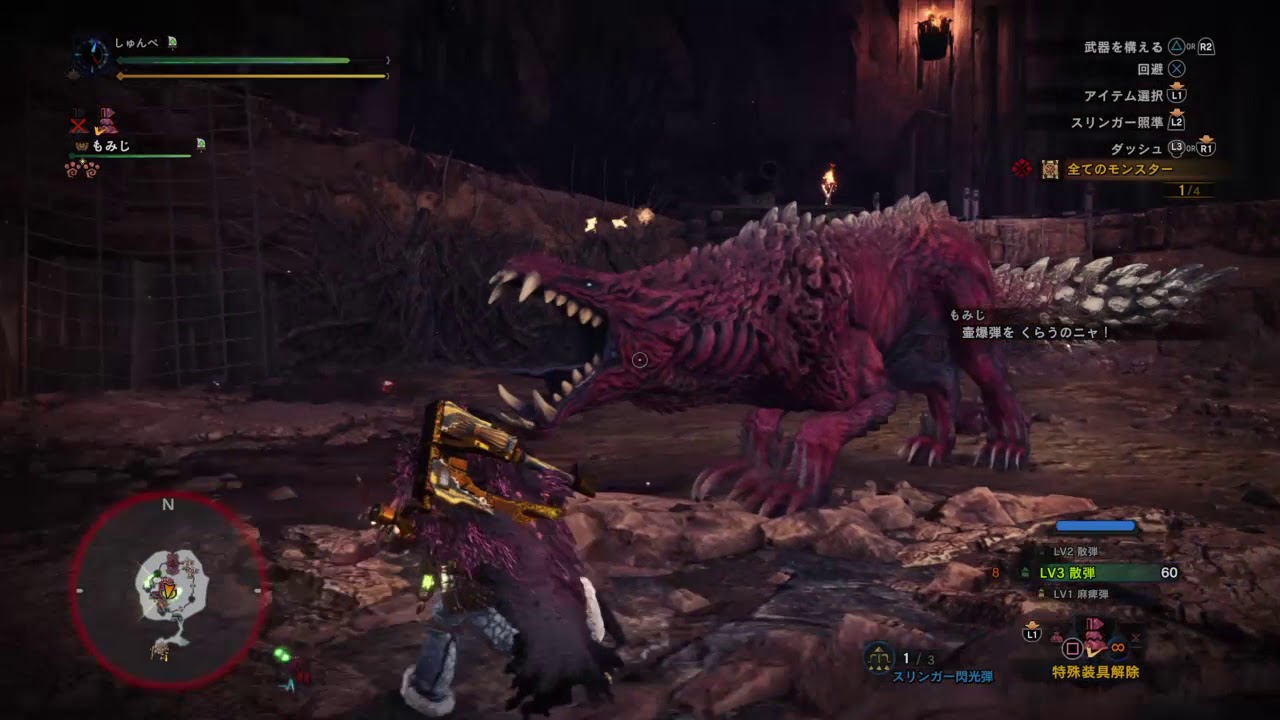Click the N marker on the compass minimap

tap(167, 505)
